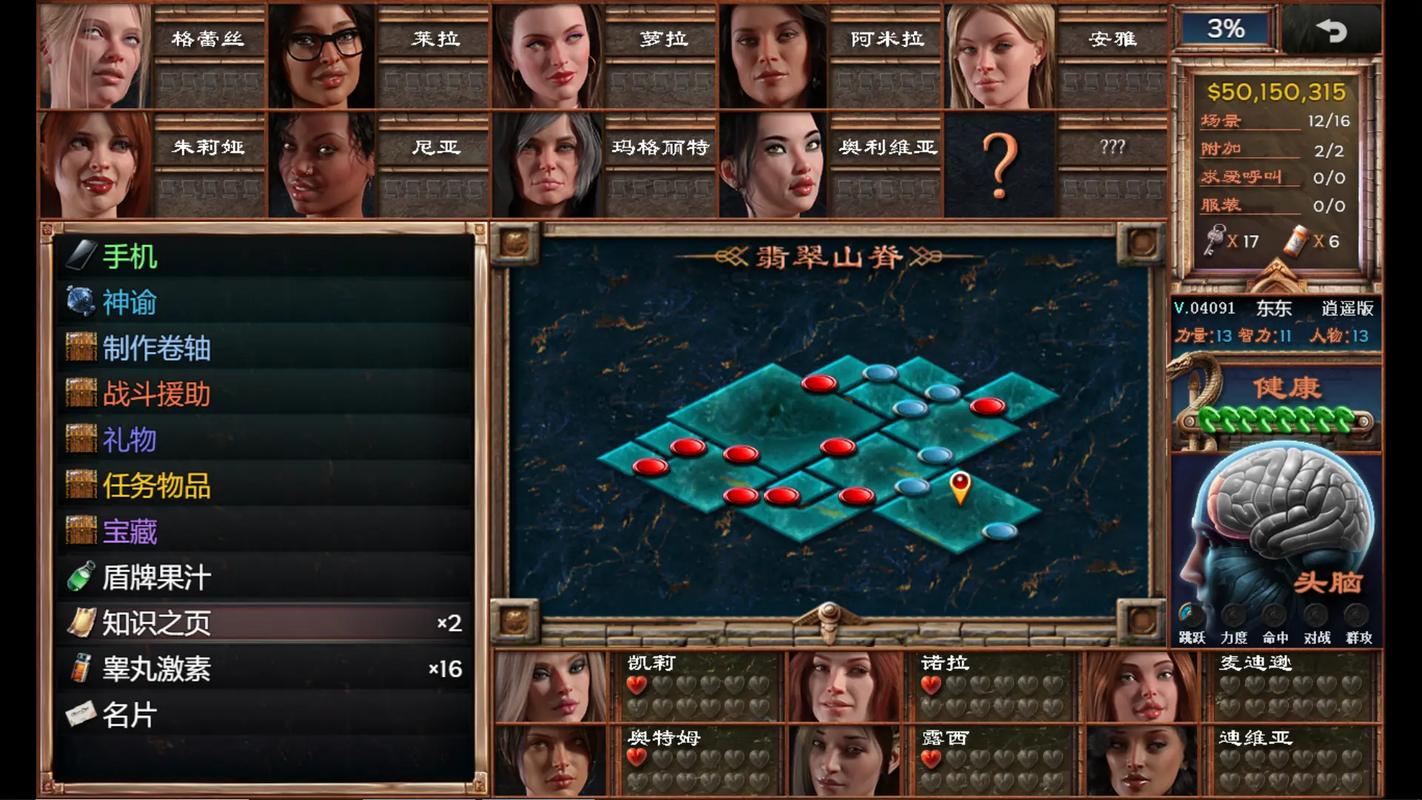Select the 盾牌果汁 item
This screenshot has width=1422, height=800.
tap(156, 577)
